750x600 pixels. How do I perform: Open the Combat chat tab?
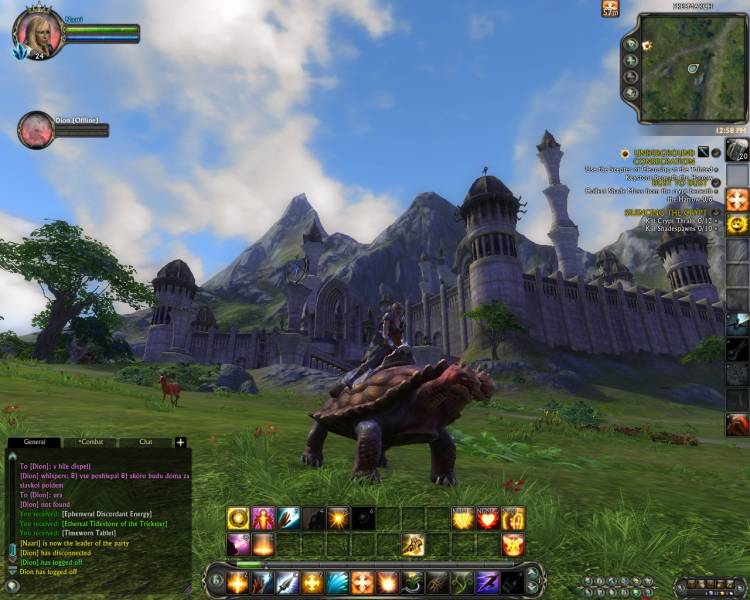click(x=91, y=441)
